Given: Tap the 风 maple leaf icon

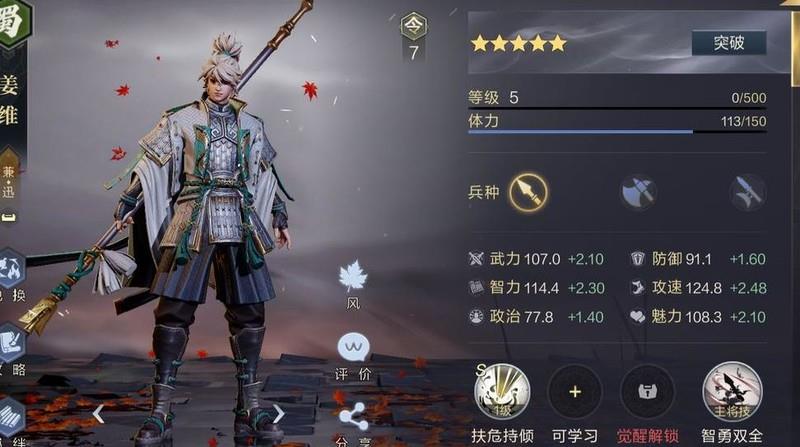Looking at the screenshot, I should pyautogui.click(x=353, y=276).
